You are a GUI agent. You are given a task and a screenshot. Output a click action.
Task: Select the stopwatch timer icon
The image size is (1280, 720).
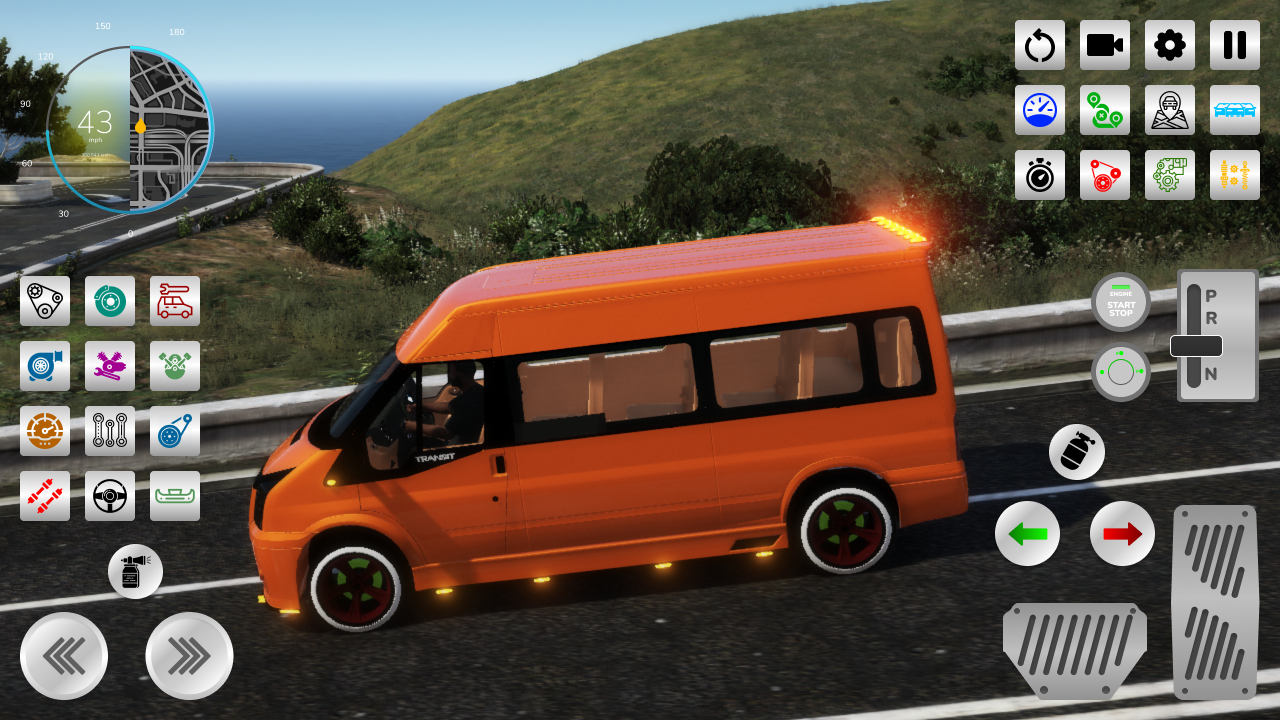(x=1040, y=174)
